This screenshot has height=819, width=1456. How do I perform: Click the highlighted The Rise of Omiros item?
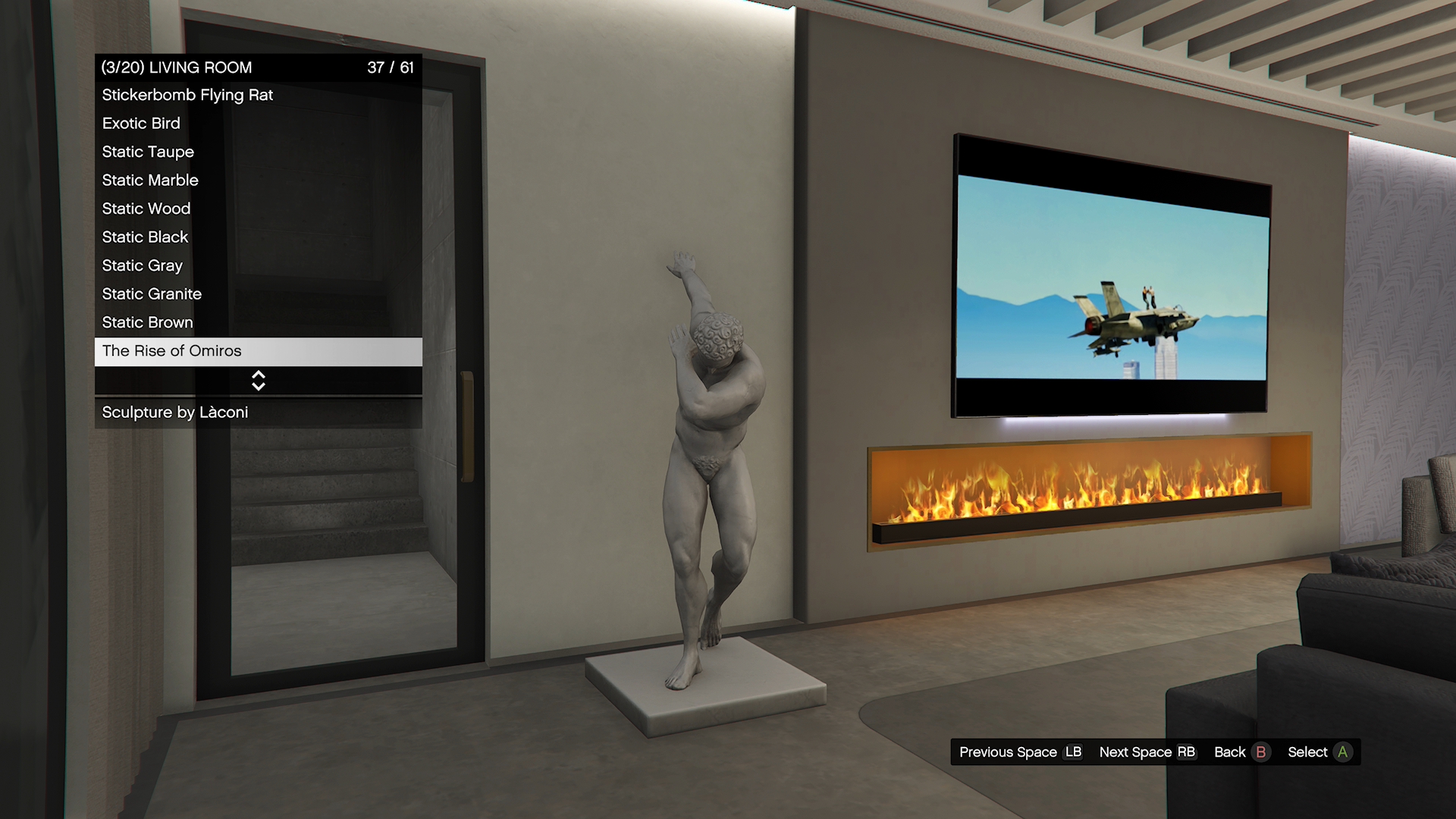click(x=258, y=351)
